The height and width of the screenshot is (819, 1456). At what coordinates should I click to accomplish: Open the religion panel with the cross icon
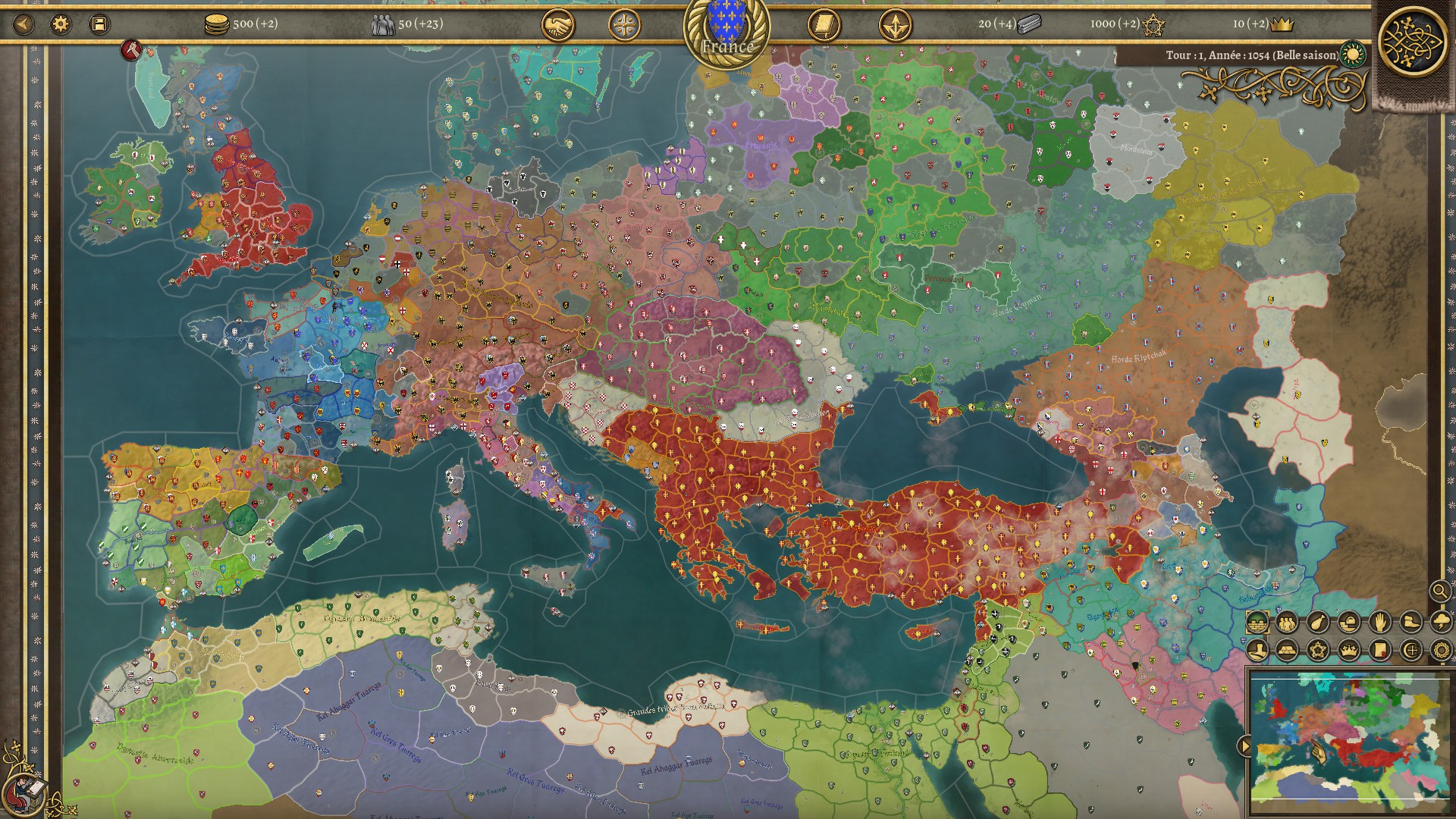(x=624, y=26)
